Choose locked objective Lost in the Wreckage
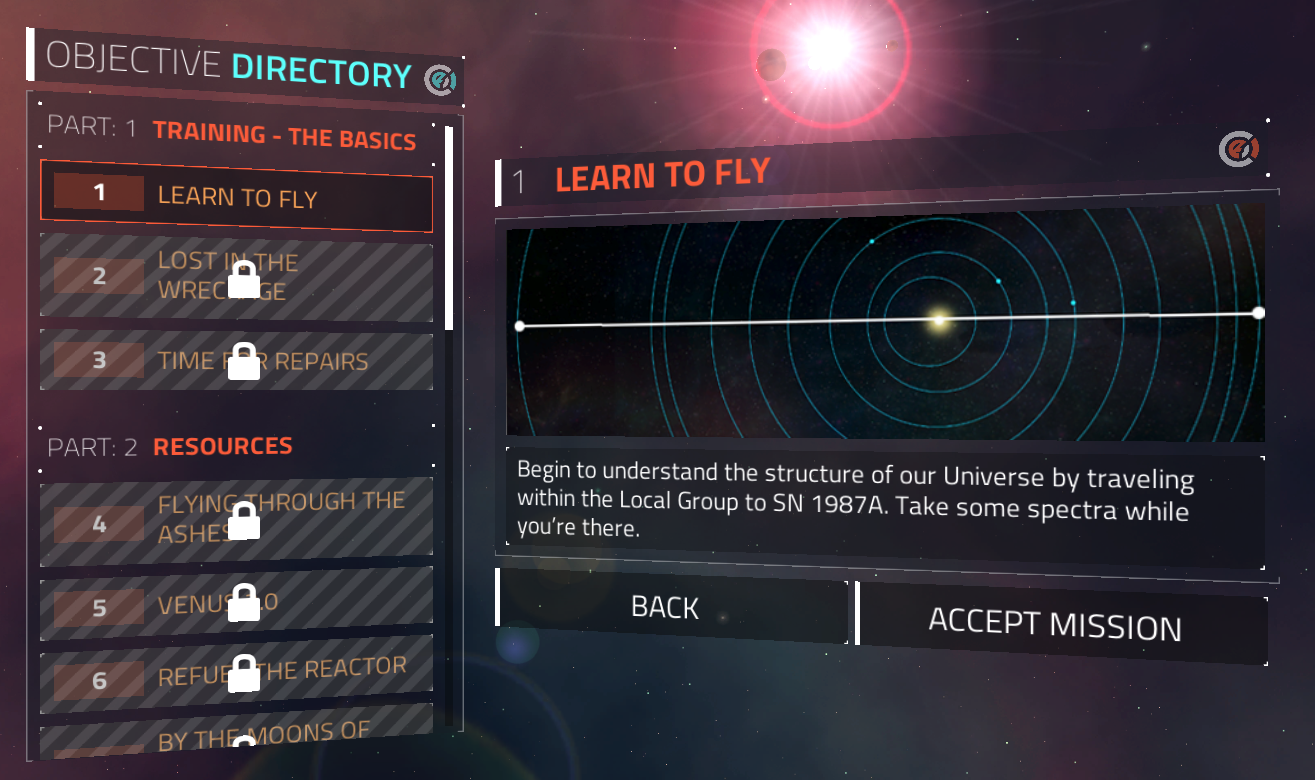The image size is (1315, 780). 236,276
